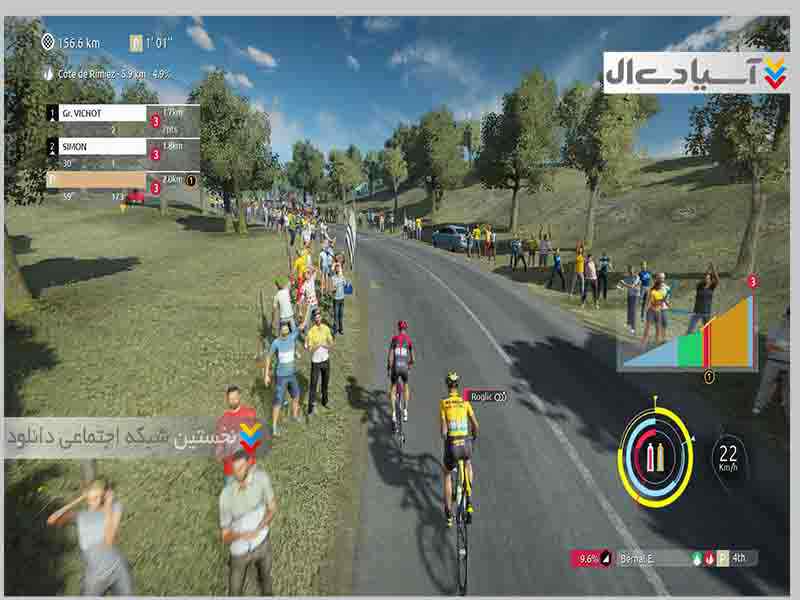Screen dimensions: 800x600
Task: Select the Bernal E. rider name panel
Action: click(x=640, y=558)
